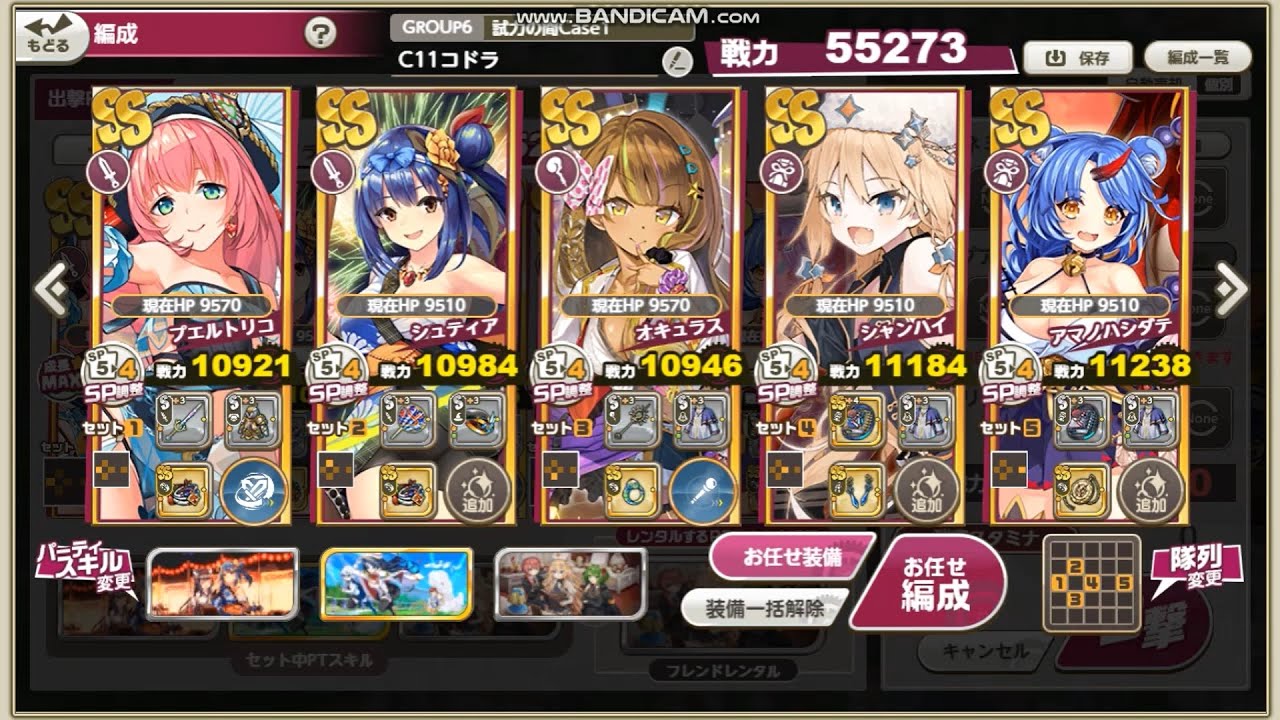
Task: Open the 編成一覧 formation list
Action: (x=1196, y=57)
